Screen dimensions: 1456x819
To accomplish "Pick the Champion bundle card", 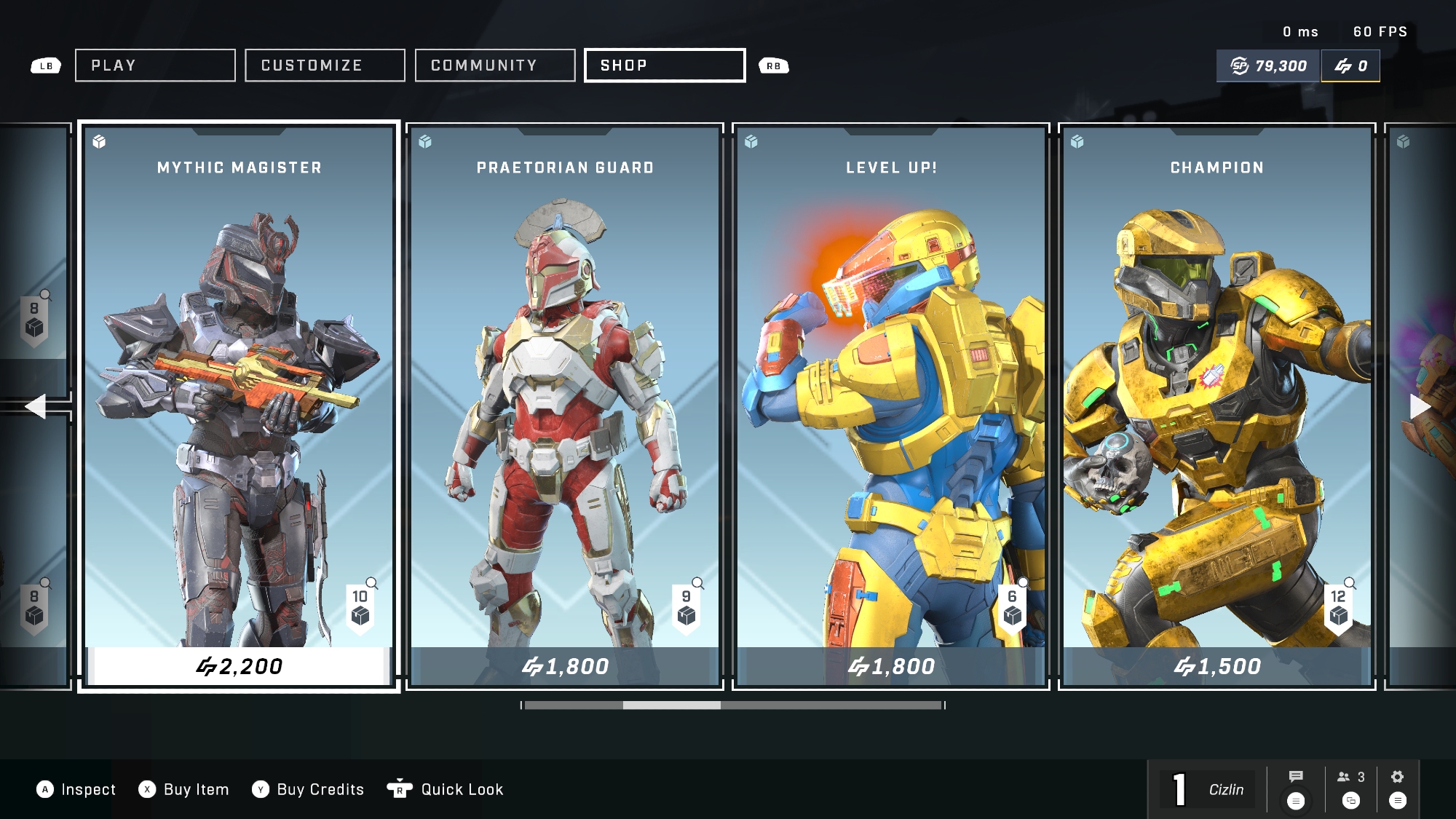I will [1217, 393].
